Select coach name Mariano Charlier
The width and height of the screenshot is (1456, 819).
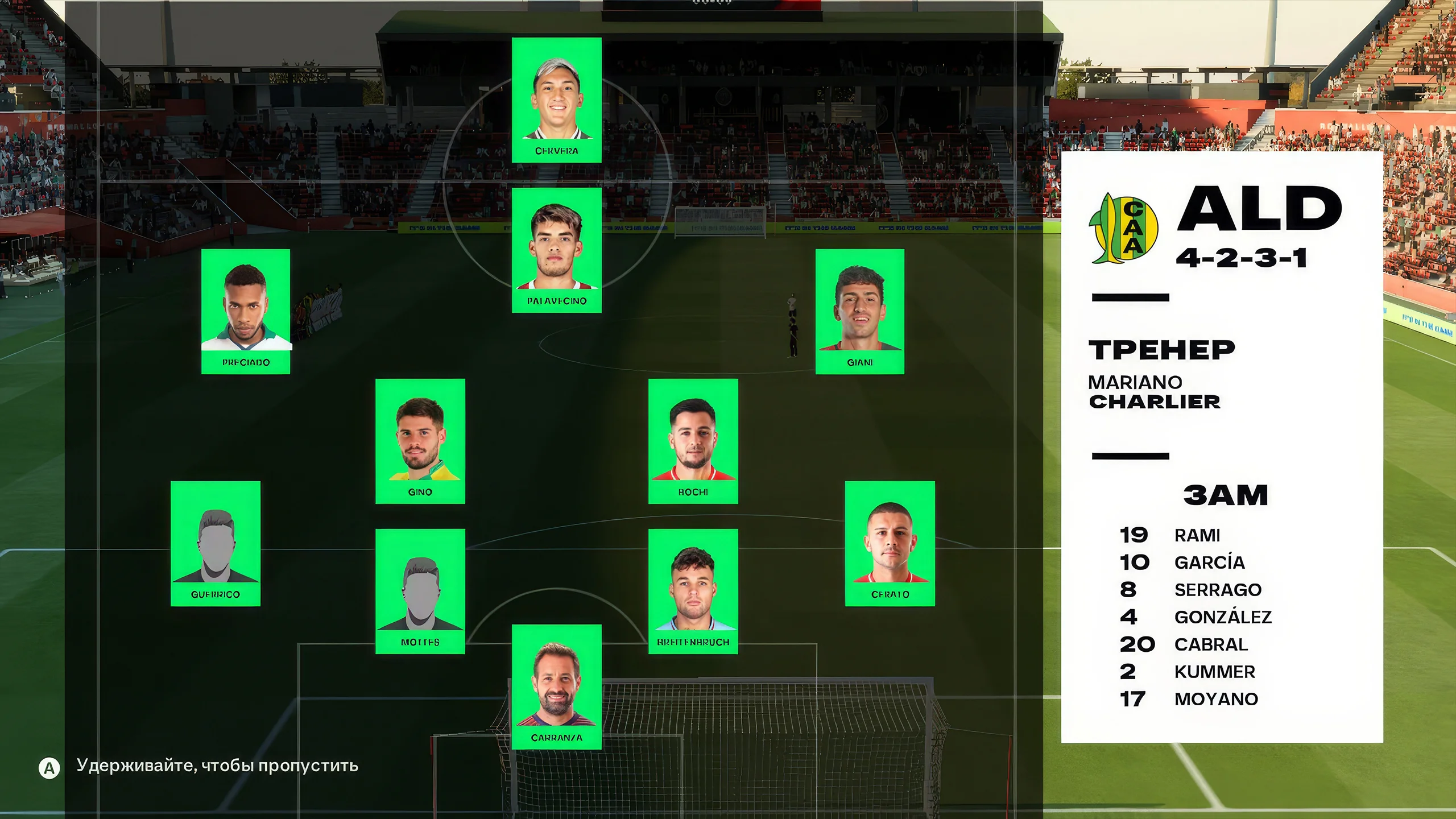pyautogui.click(x=1154, y=392)
